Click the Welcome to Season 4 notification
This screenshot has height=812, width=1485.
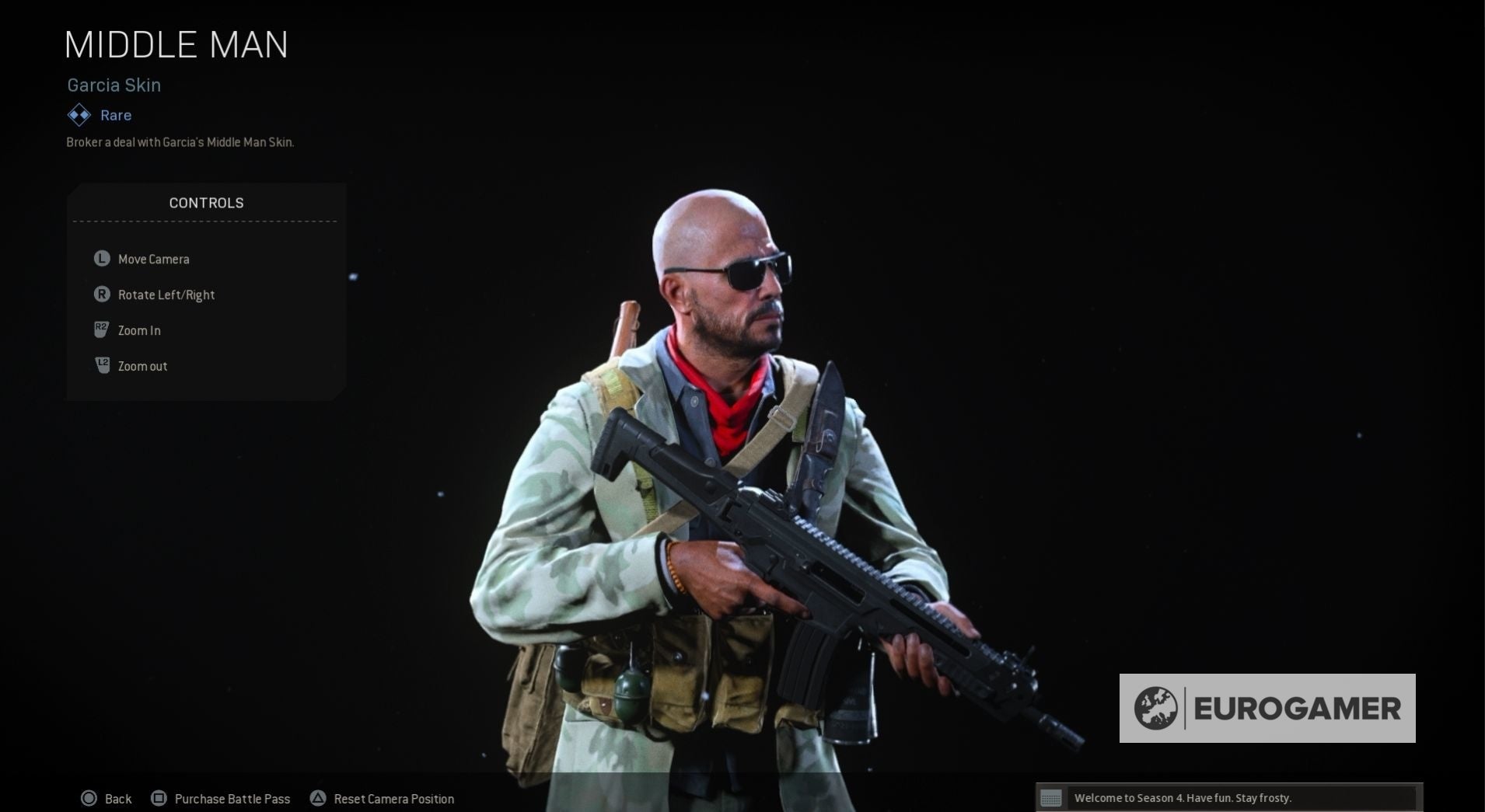(x=1182, y=797)
